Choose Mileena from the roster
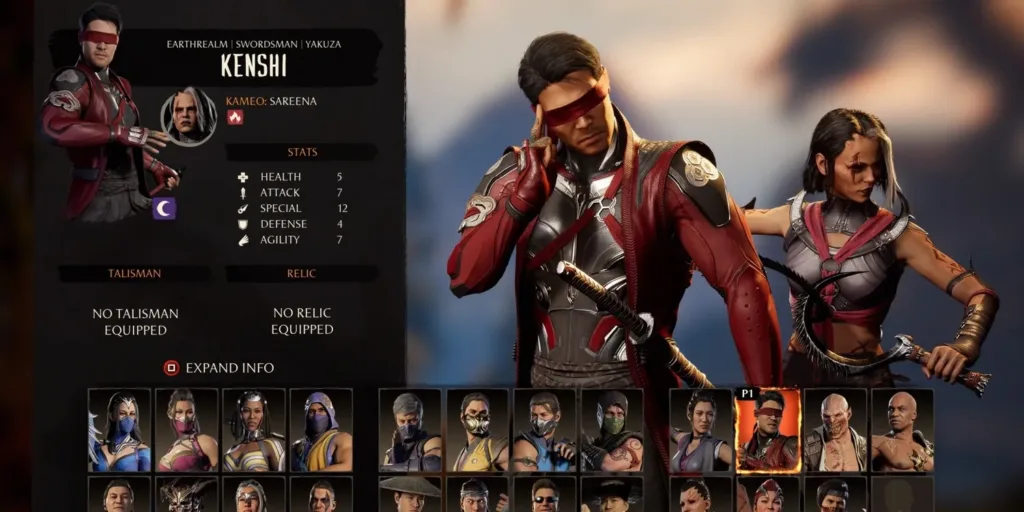This screenshot has width=1024, height=512. click(x=186, y=430)
